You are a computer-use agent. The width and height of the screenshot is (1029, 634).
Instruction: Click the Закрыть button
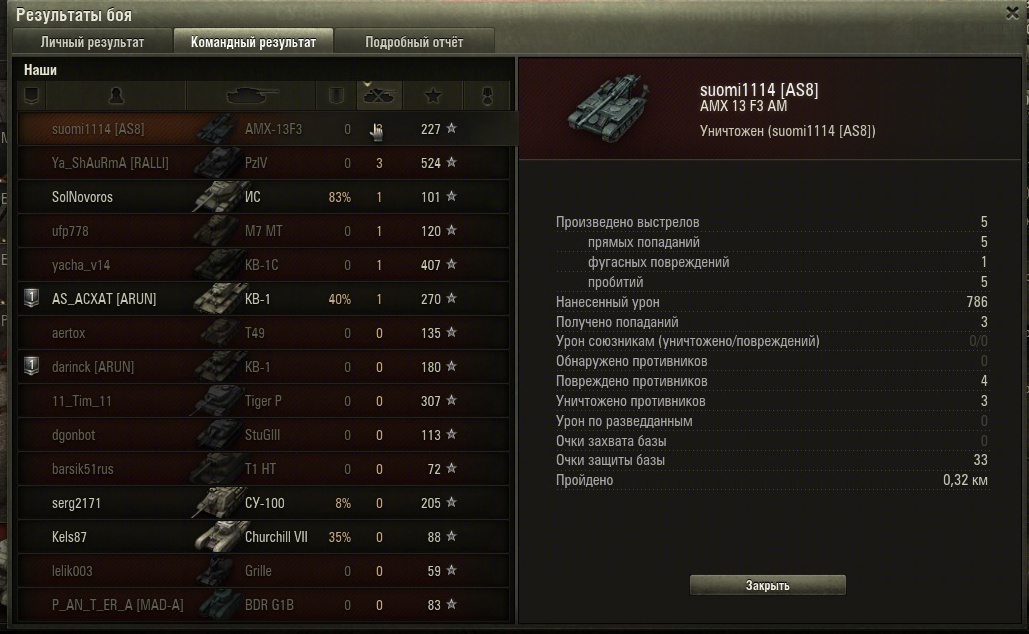(767, 585)
